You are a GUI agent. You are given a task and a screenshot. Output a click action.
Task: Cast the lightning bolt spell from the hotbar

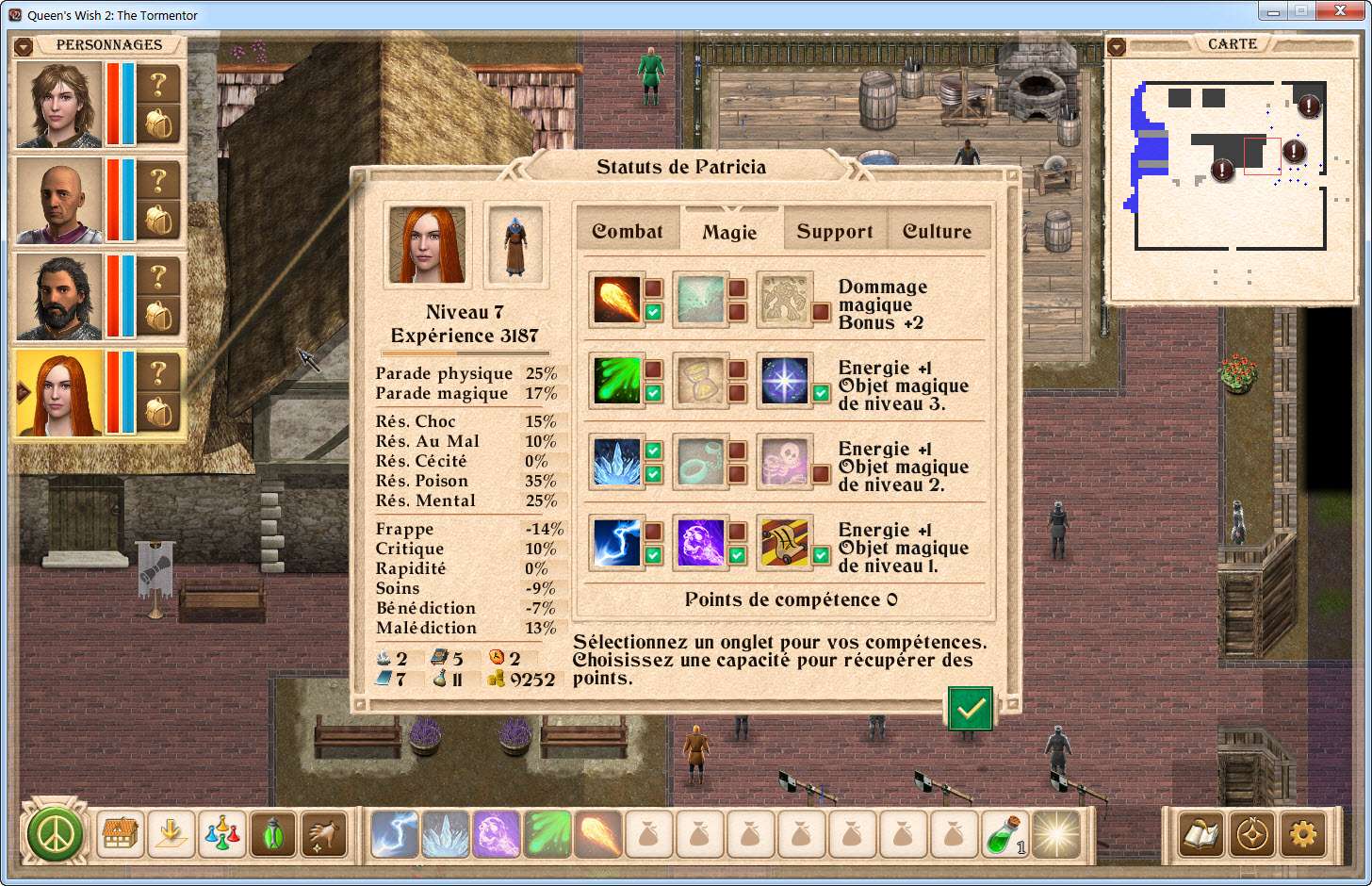click(395, 834)
